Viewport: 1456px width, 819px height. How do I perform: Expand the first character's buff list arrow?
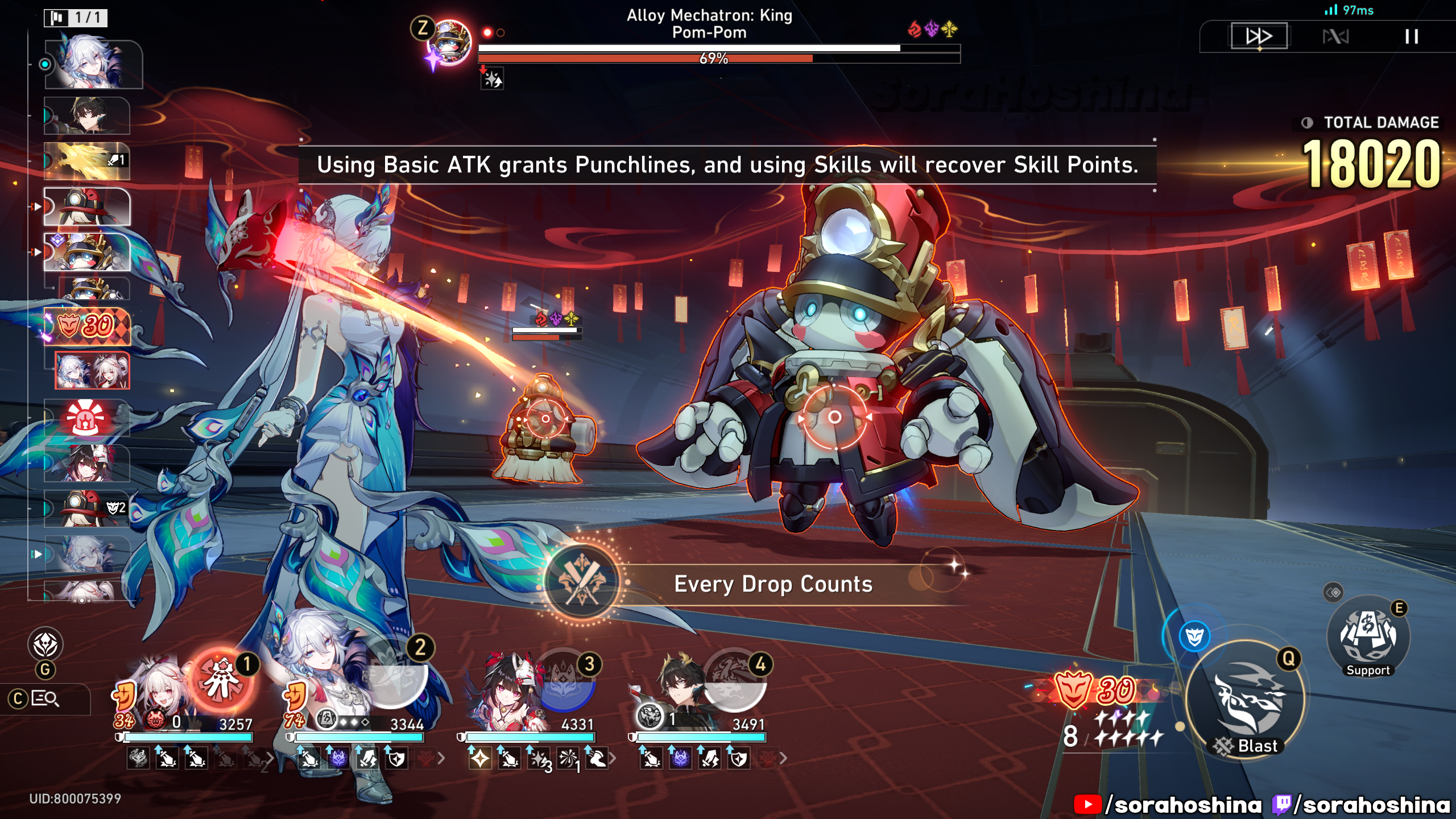[270, 758]
